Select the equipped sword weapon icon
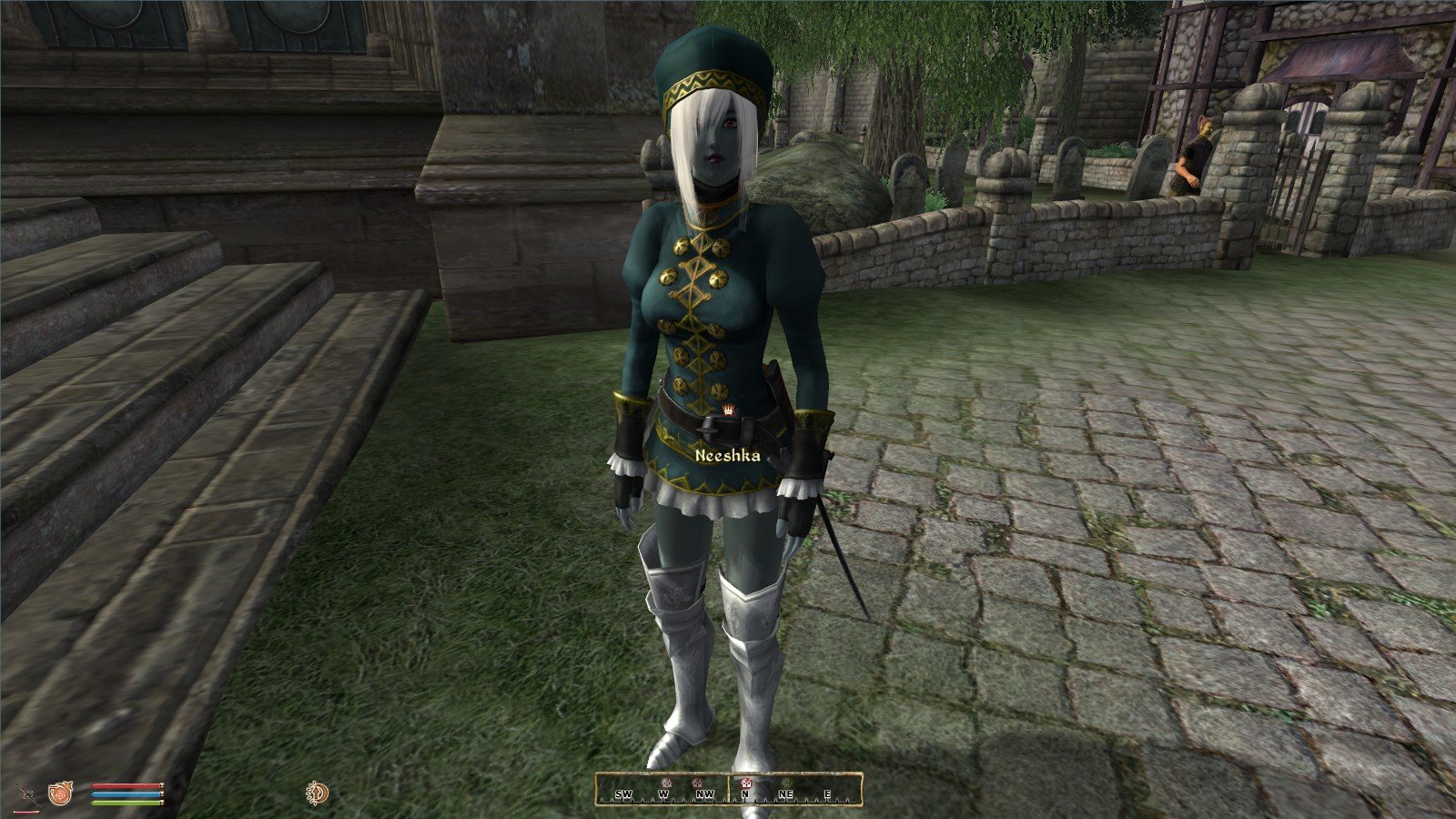Viewport: 1456px width, 819px height. click(x=27, y=794)
